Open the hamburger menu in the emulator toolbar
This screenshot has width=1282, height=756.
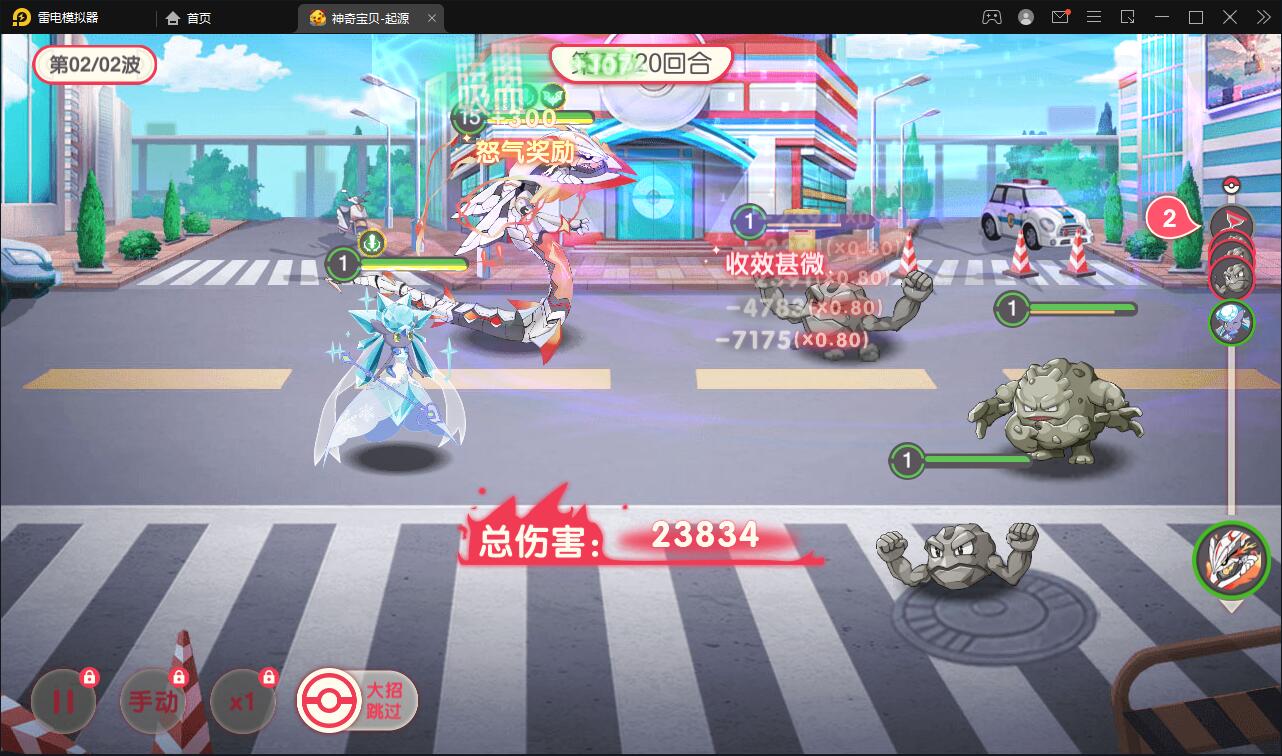(x=1094, y=17)
